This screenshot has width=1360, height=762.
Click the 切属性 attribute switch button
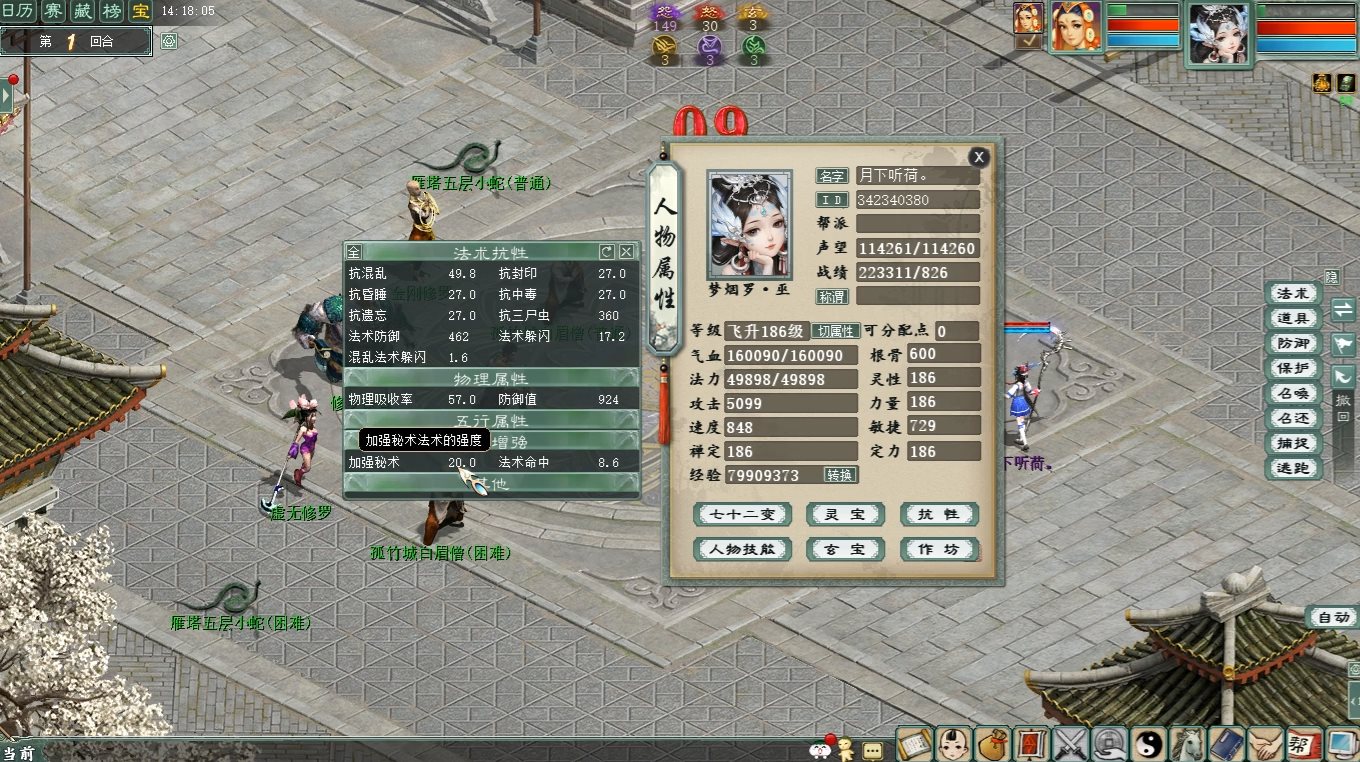click(835, 331)
